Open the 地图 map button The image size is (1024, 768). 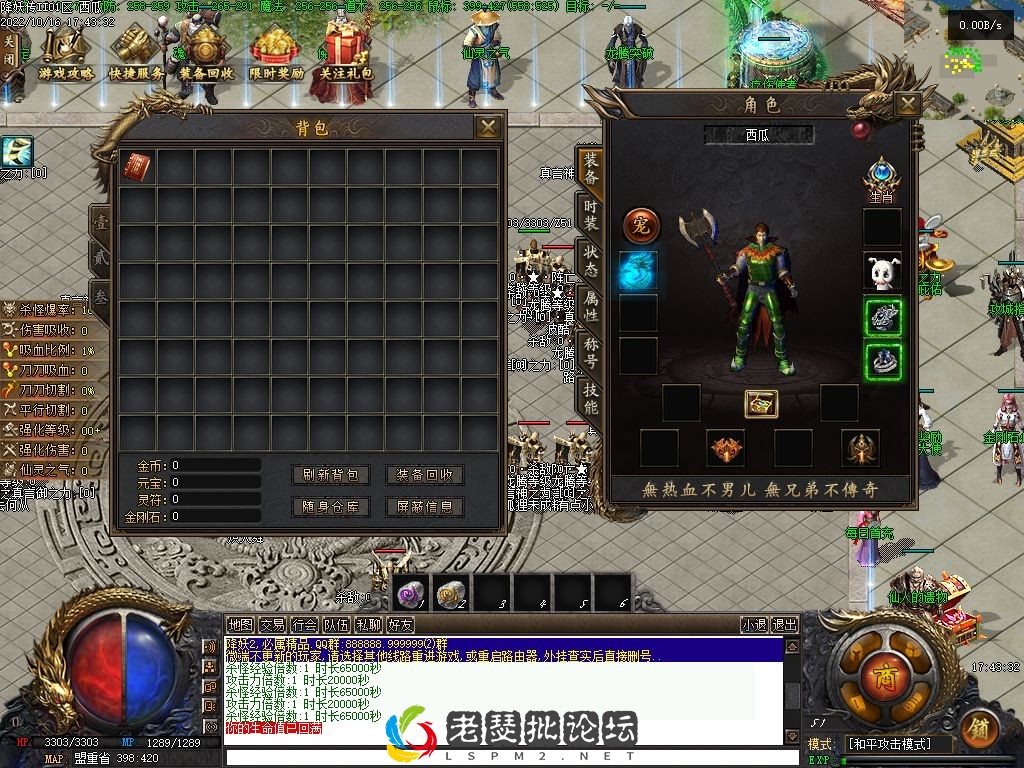click(x=241, y=625)
